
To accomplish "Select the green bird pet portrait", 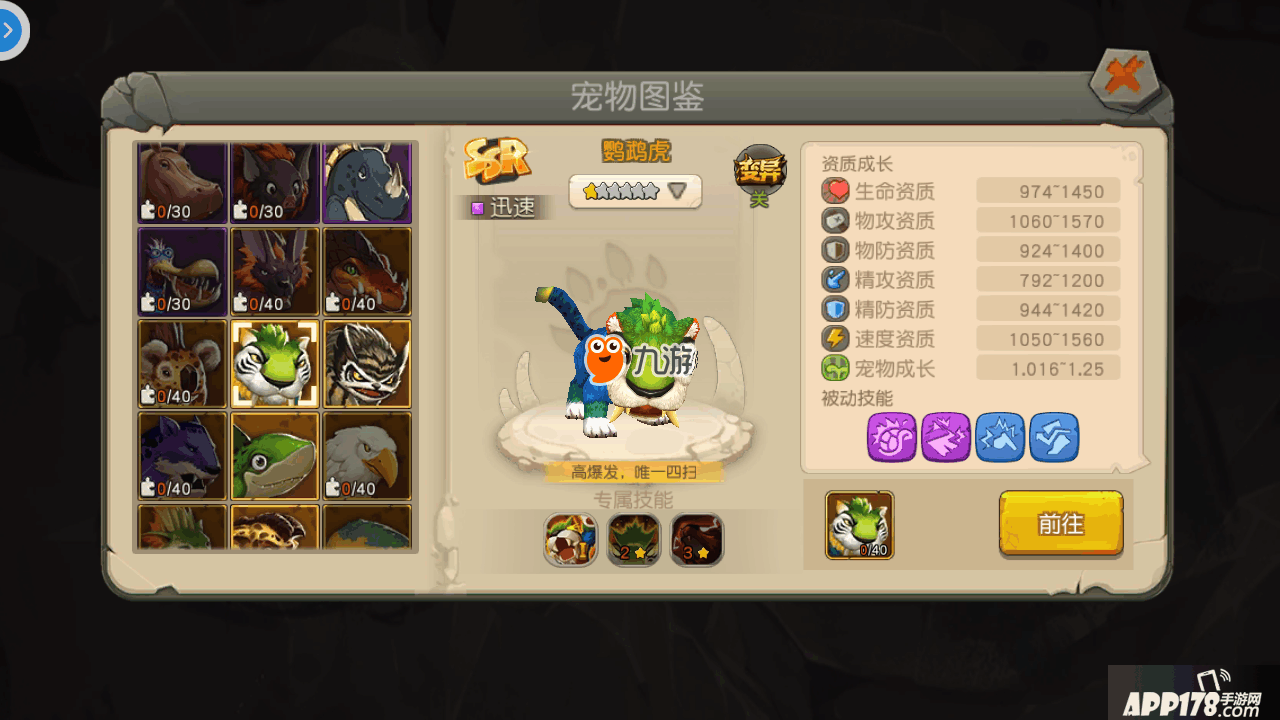I will click(275, 456).
